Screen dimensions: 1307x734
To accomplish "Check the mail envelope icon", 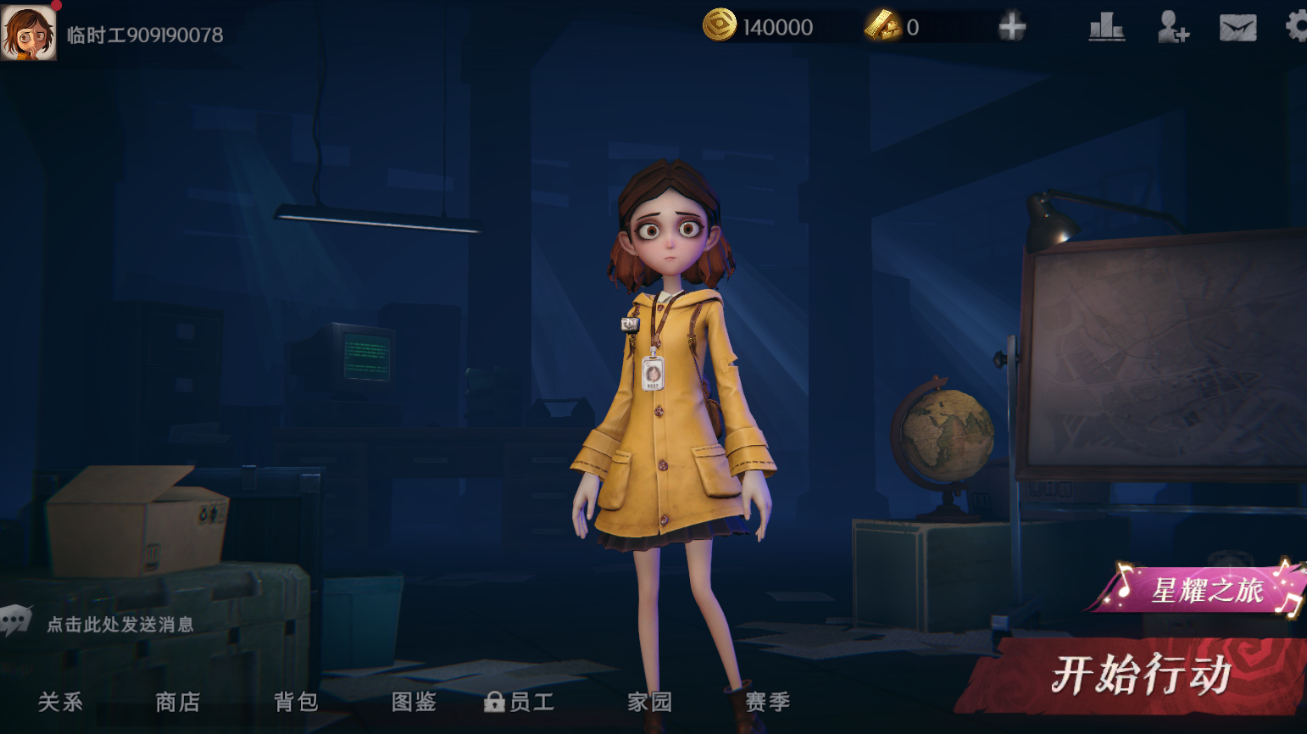I will coord(1238,28).
